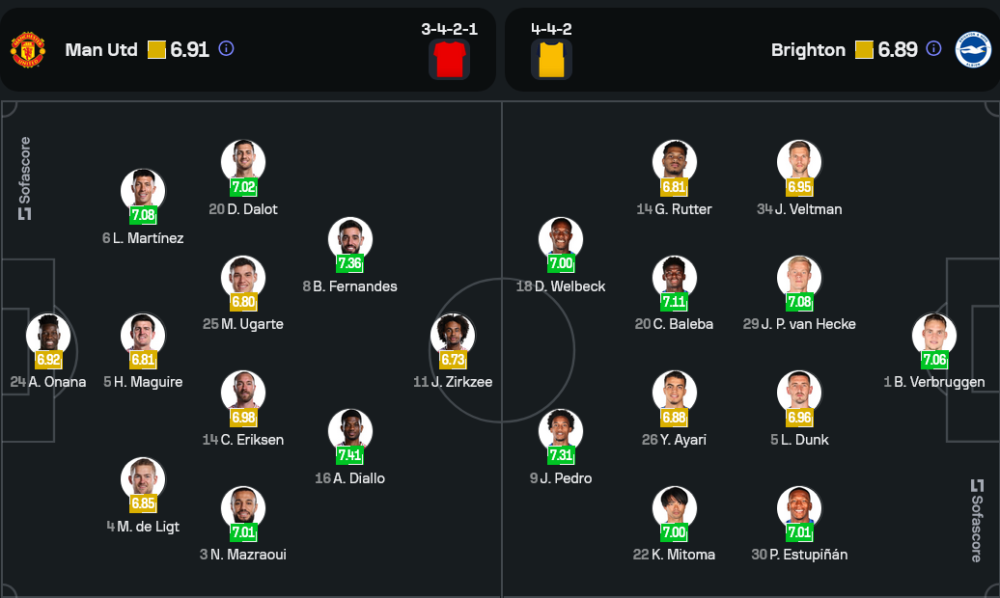Choose C. Baleba player portrait
This screenshot has height=598, width=1000.
tap(674, 276)
